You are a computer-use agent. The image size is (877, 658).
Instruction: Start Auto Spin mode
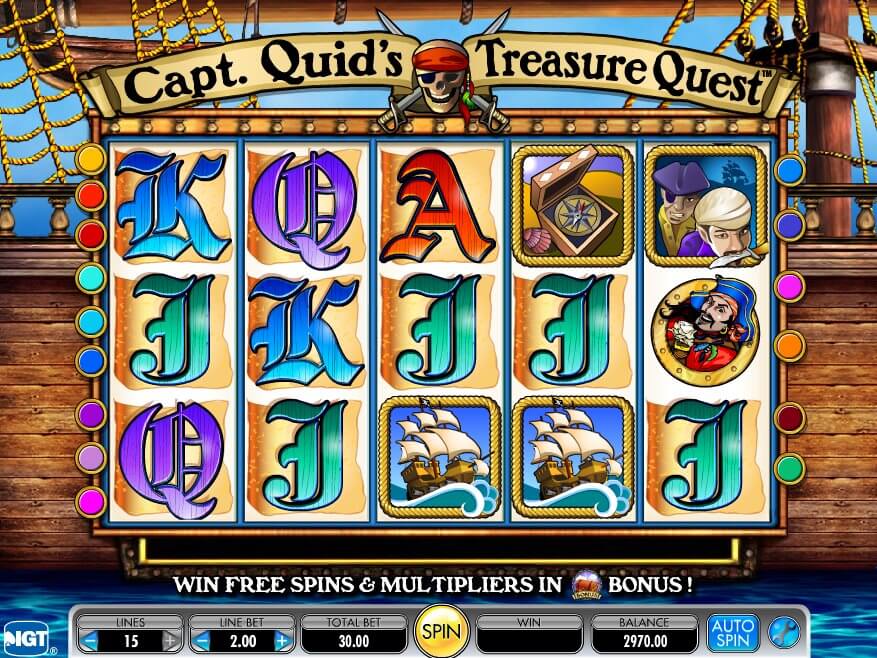point(733,632)
